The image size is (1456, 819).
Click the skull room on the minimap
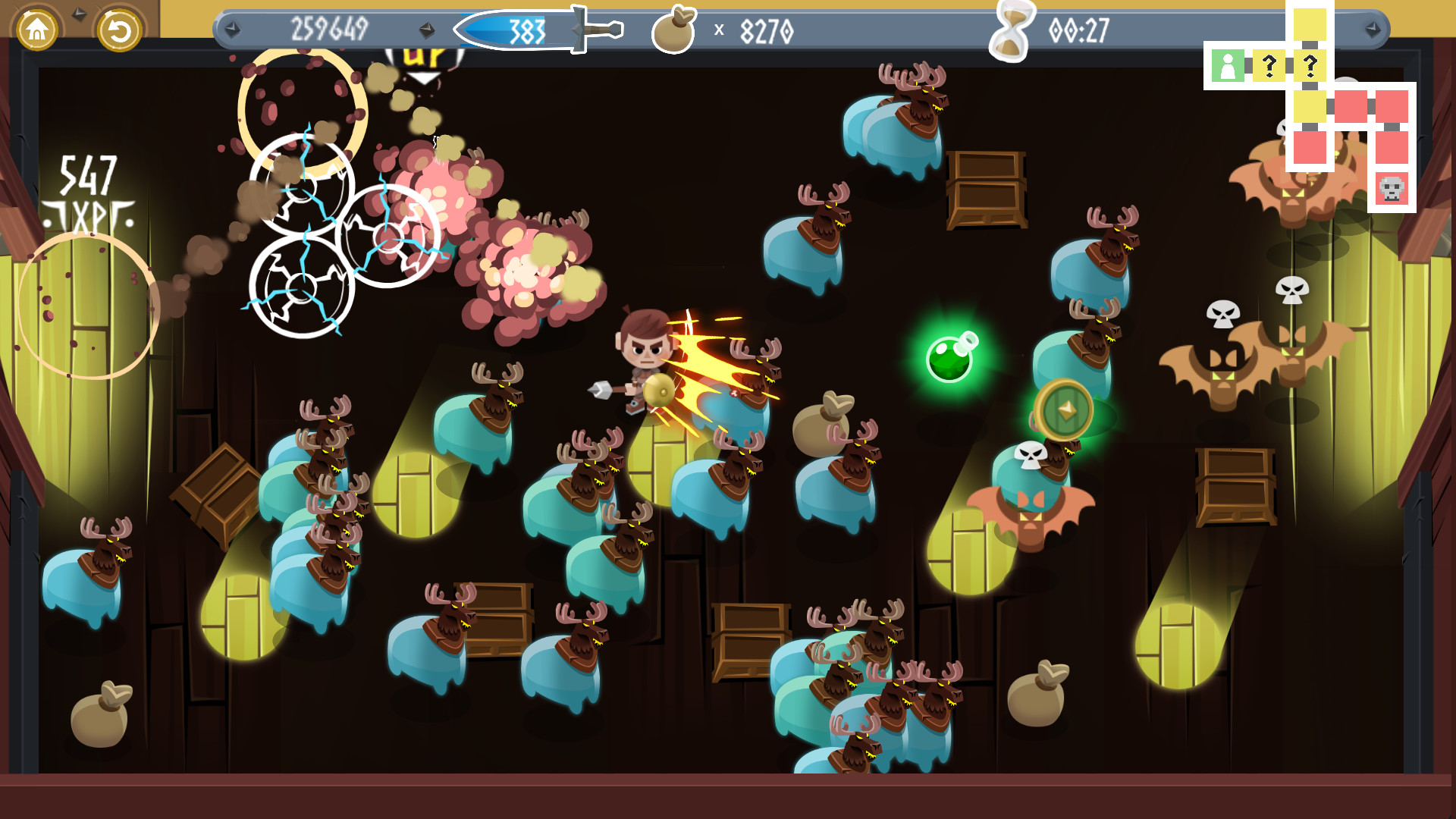[1390, 187]
